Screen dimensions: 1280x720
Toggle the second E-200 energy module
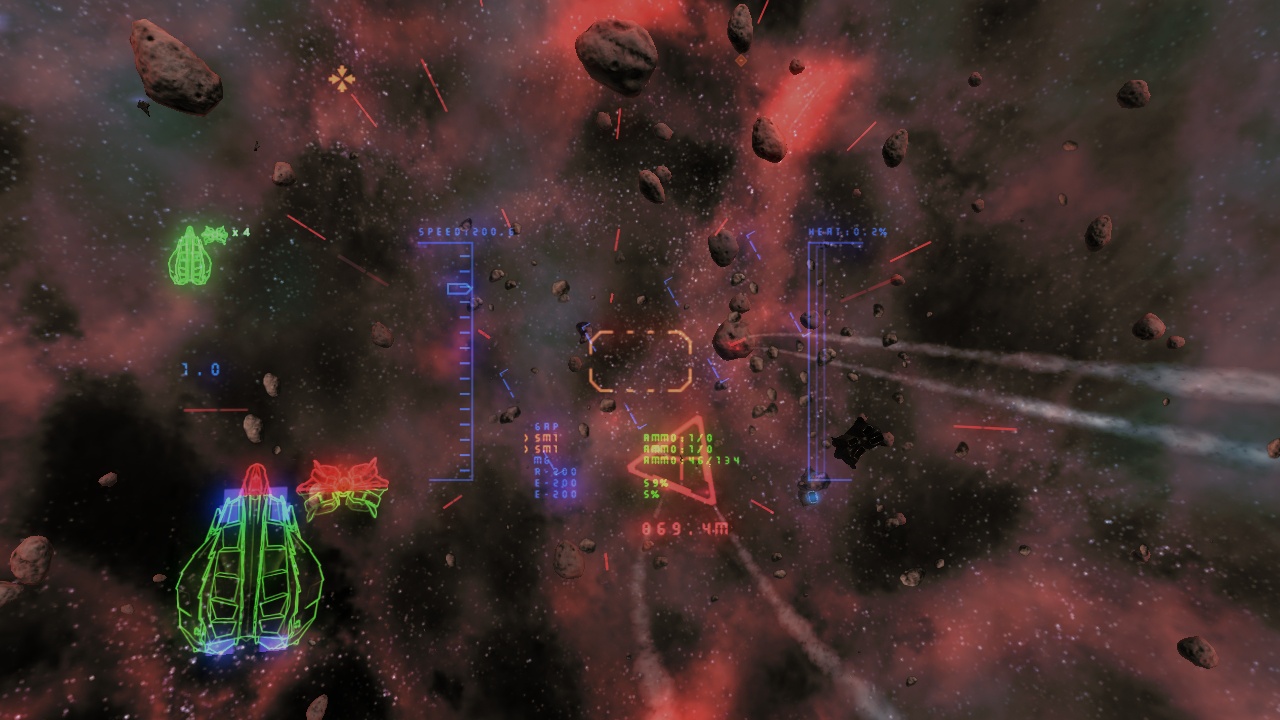coord(554,494)
